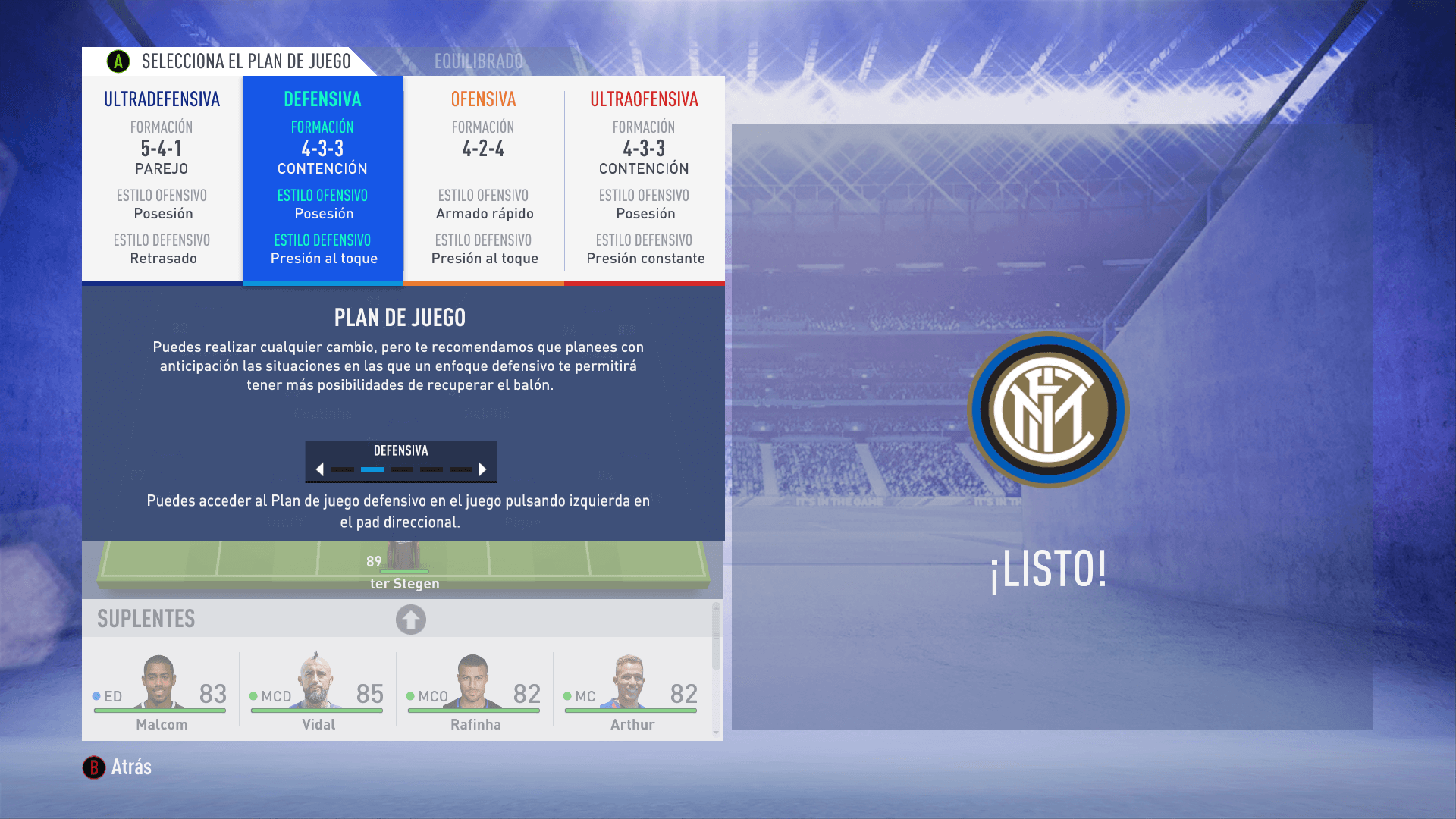Click the left arrow of plan selector
Image resolution: width=1456 pixels, height=819 pixels.
(320, 469)
